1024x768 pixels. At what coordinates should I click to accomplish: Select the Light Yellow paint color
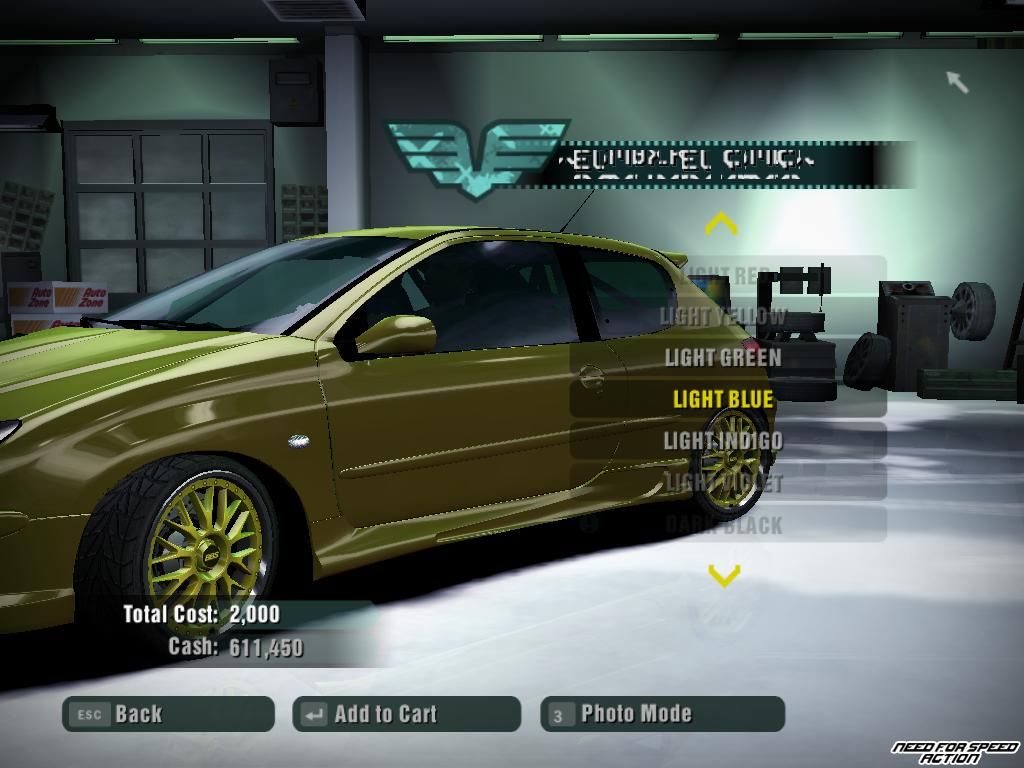pos(724,316)
